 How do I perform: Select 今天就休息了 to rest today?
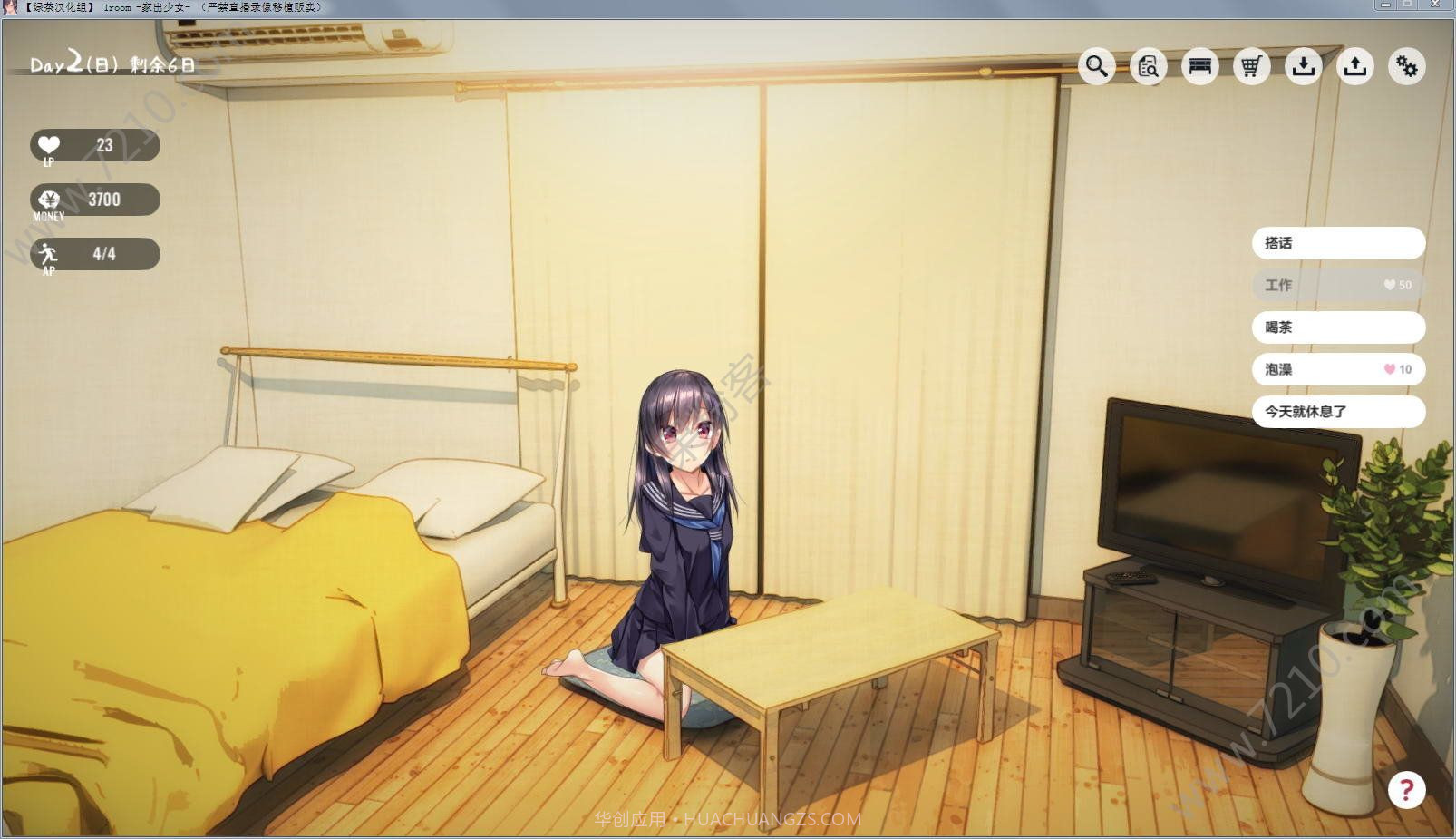pos(1338,411)
